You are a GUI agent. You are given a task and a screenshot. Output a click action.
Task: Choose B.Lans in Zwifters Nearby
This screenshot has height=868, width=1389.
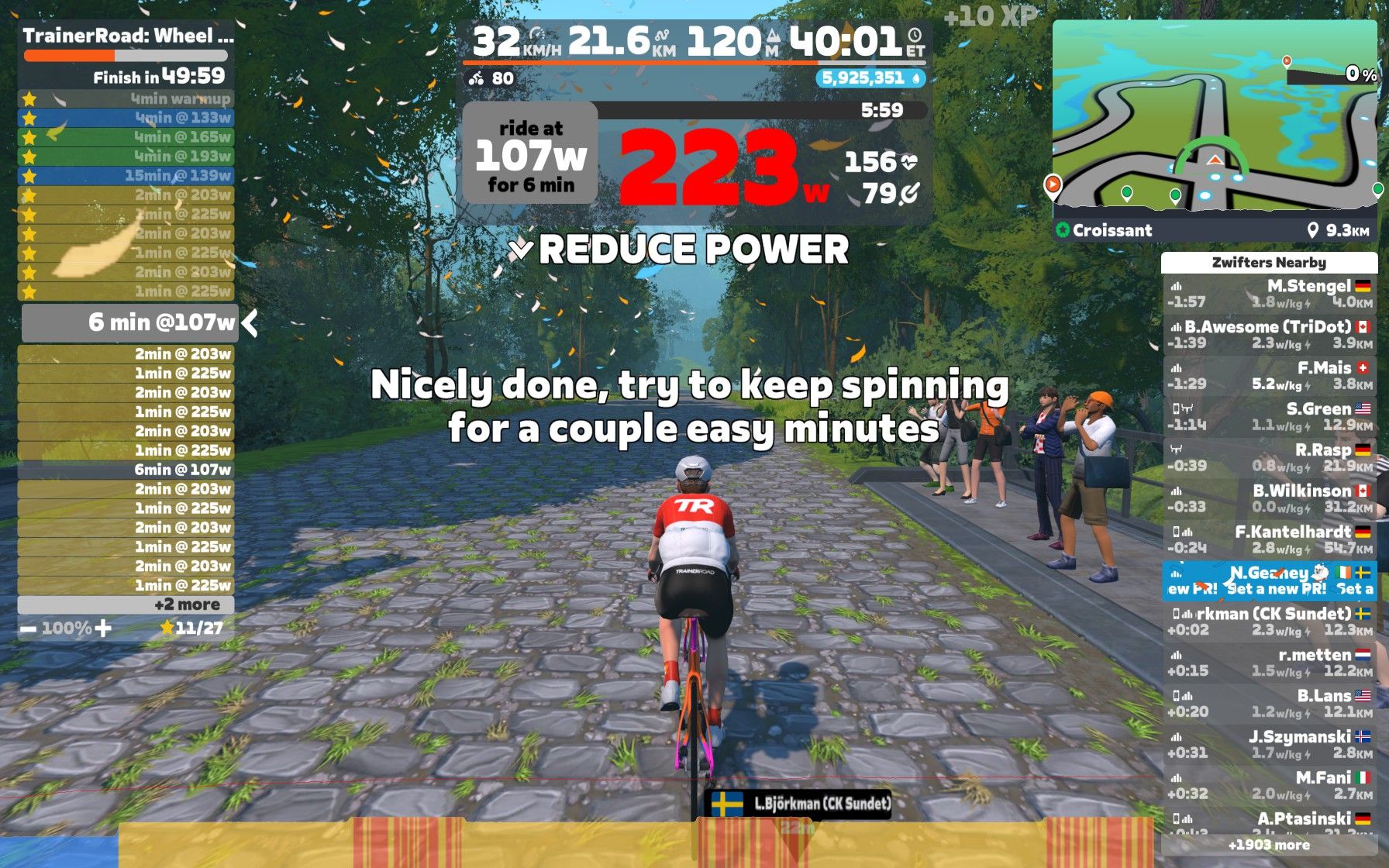[1269, 704]
